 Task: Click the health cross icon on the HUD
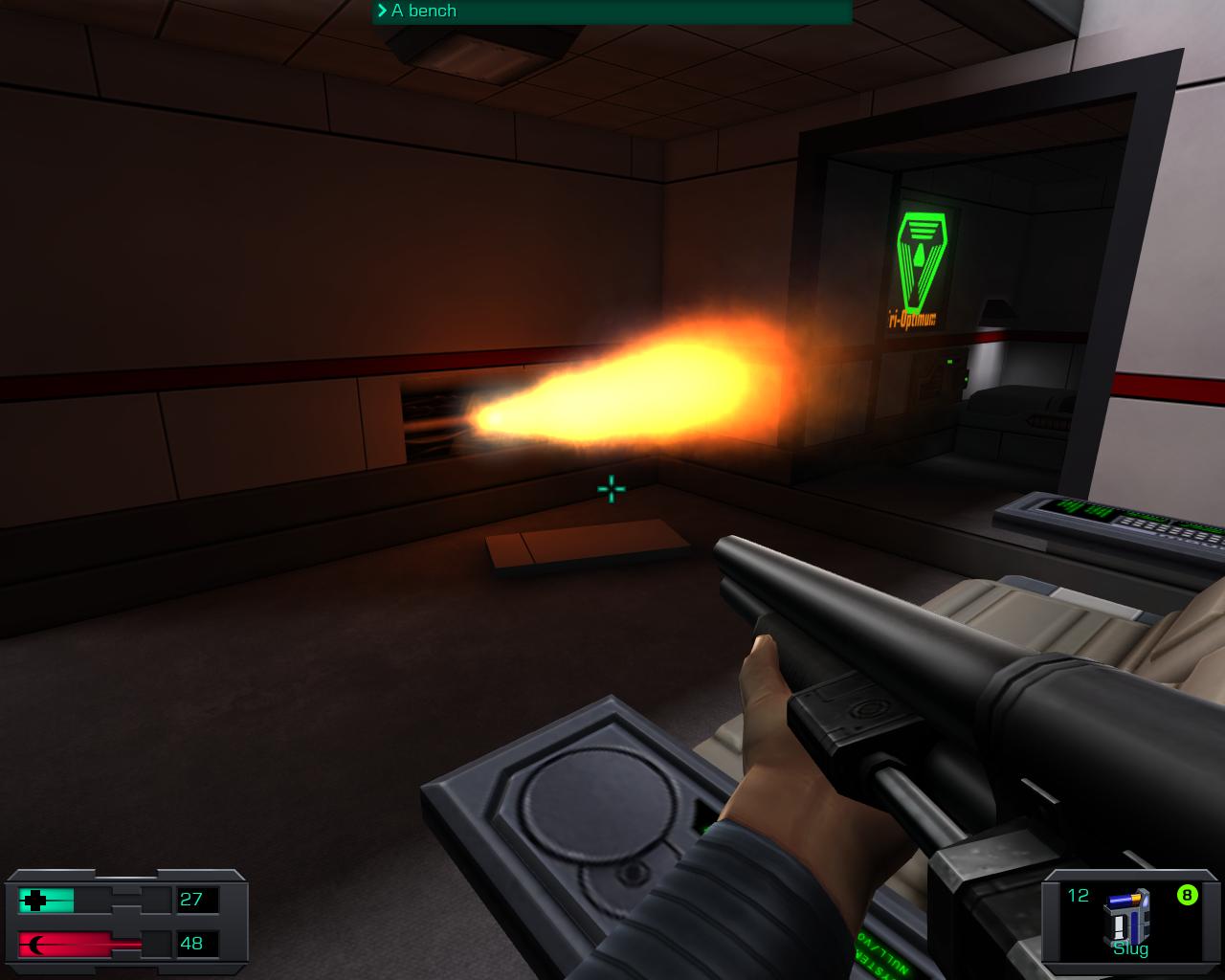pyautogui.click(x=36, y=900)
